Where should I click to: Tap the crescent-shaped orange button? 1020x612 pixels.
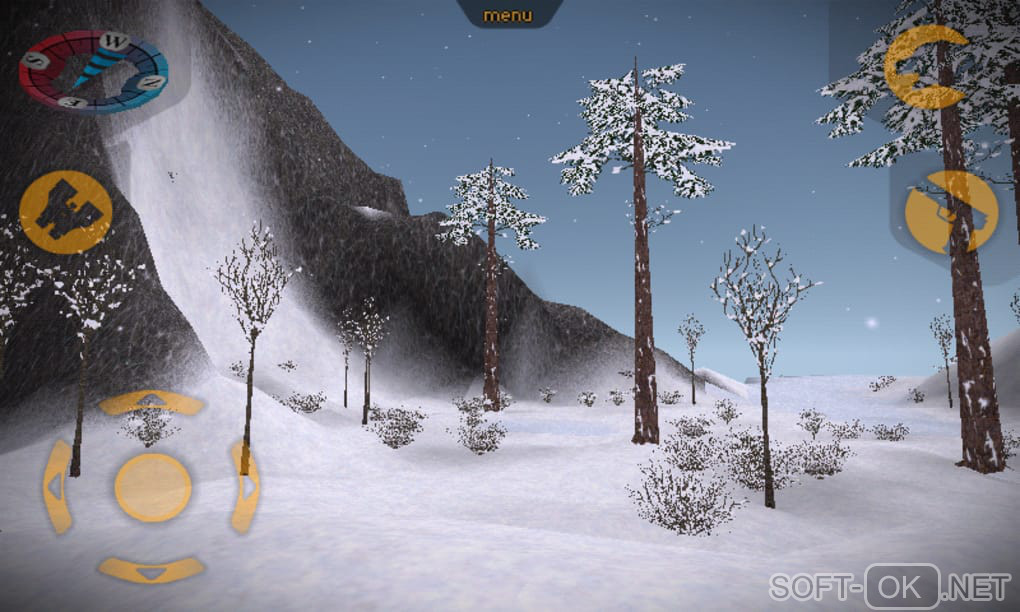pos(927,67)
